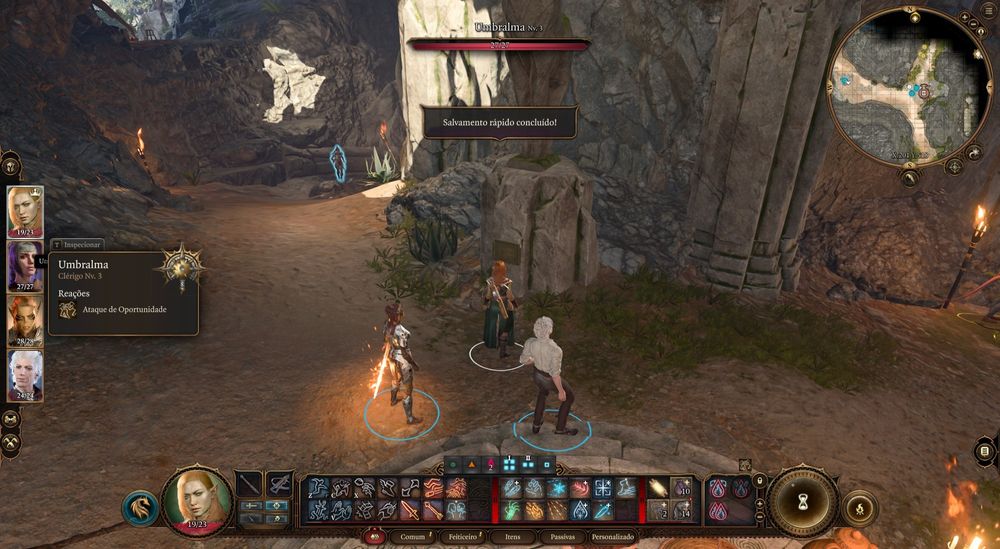Click the Ataque de Oportunidade reaction icon

pyautogui.click(x=68, y=310)
